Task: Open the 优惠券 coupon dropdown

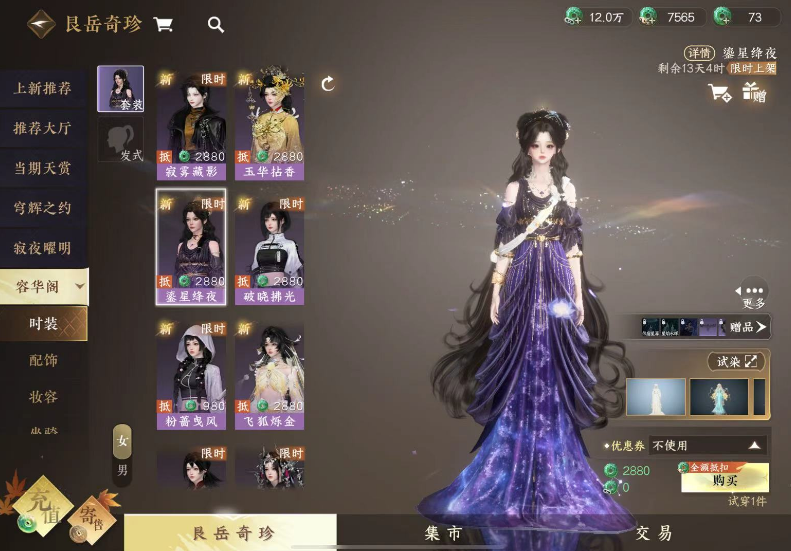Action: (707, 445)
